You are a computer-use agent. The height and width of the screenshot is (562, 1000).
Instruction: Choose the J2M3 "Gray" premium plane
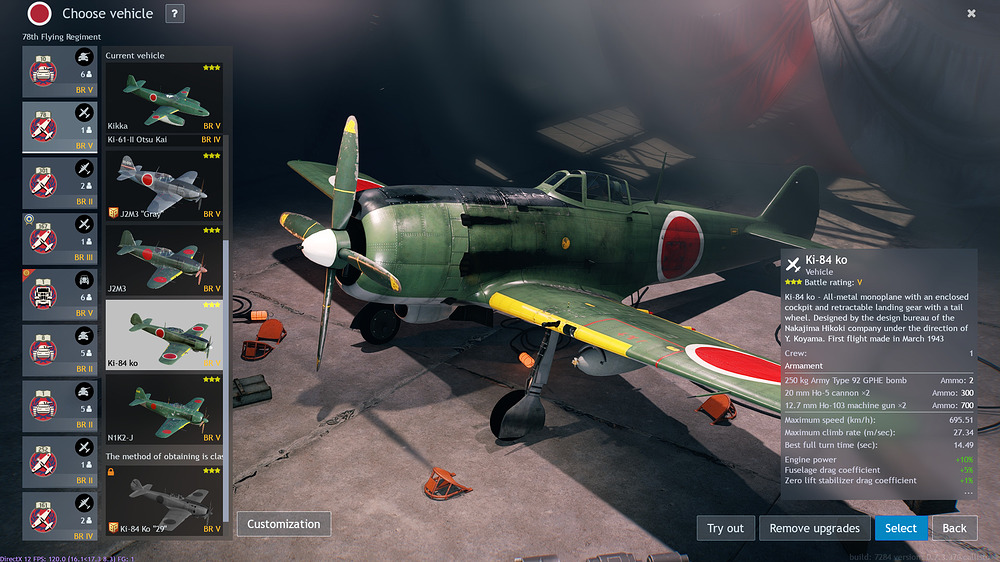click(x=164, y=184)
